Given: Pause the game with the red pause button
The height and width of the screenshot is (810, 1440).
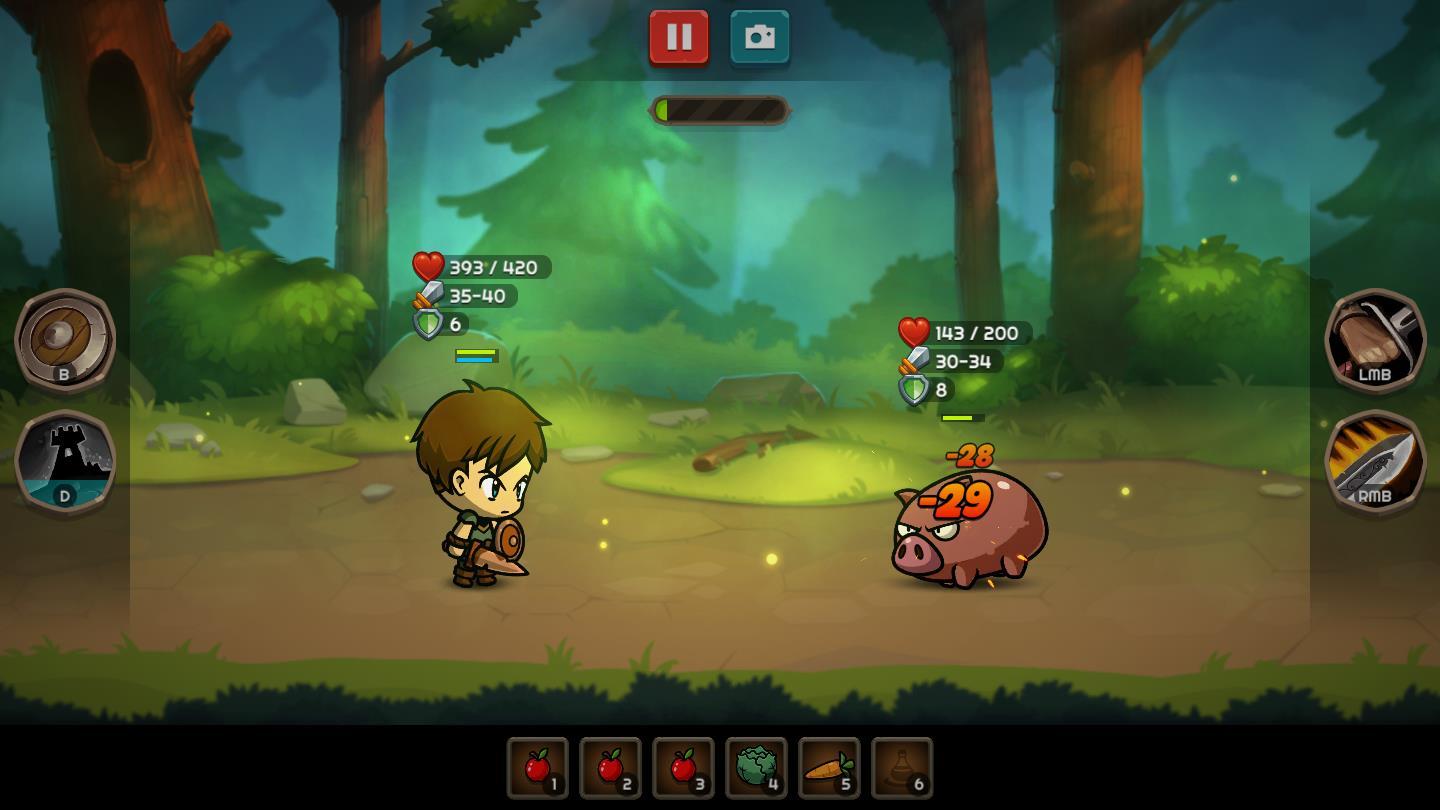Looking at the screenshot, I should tap(679, 37).
